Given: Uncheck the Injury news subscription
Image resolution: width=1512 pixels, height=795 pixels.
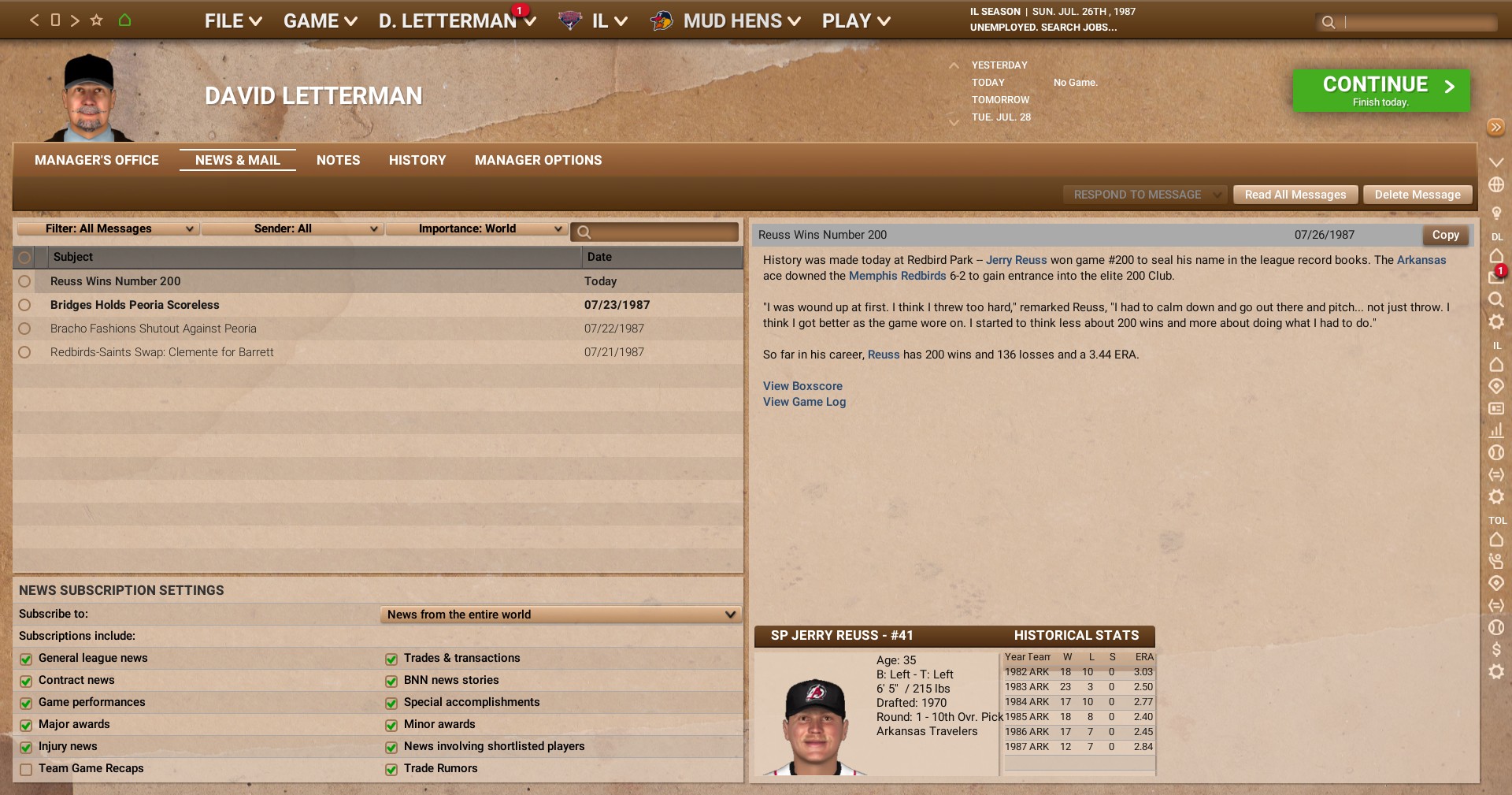Looking at the screenshot, I should 25,746.
